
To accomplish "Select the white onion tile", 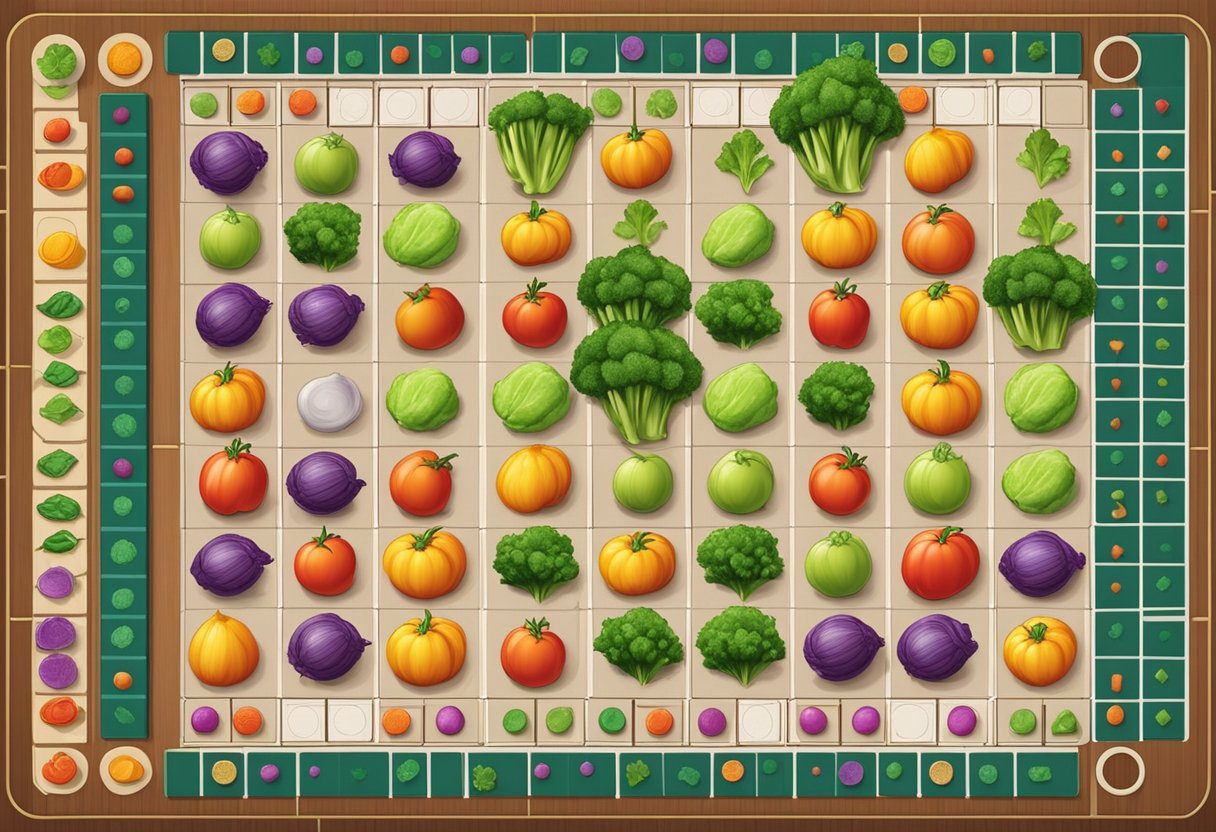I will point(330,402).
